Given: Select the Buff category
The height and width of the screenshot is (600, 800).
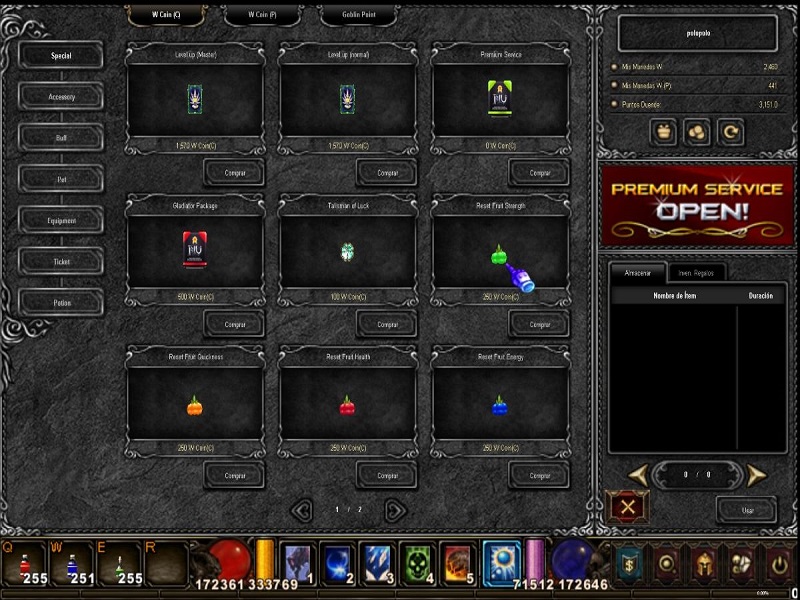Looking at the screenshot, I should (61, 138).
